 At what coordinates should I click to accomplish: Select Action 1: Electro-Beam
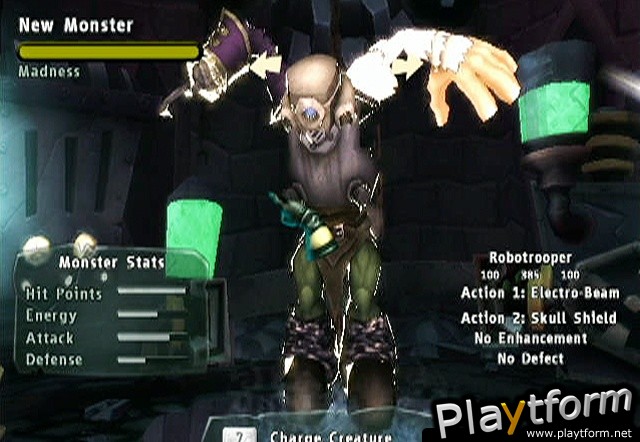539,293
